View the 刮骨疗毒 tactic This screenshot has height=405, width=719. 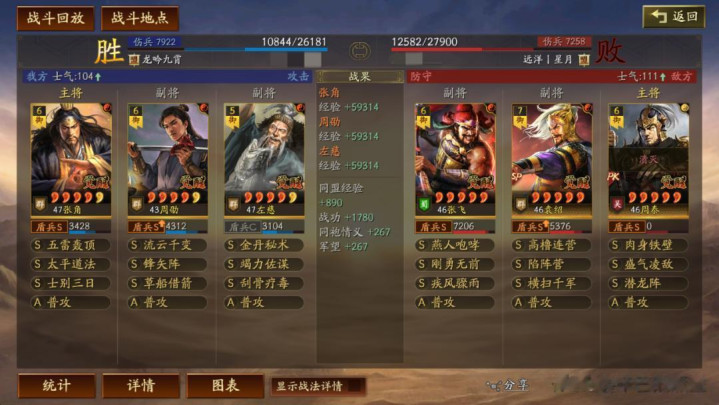point(264,283)
